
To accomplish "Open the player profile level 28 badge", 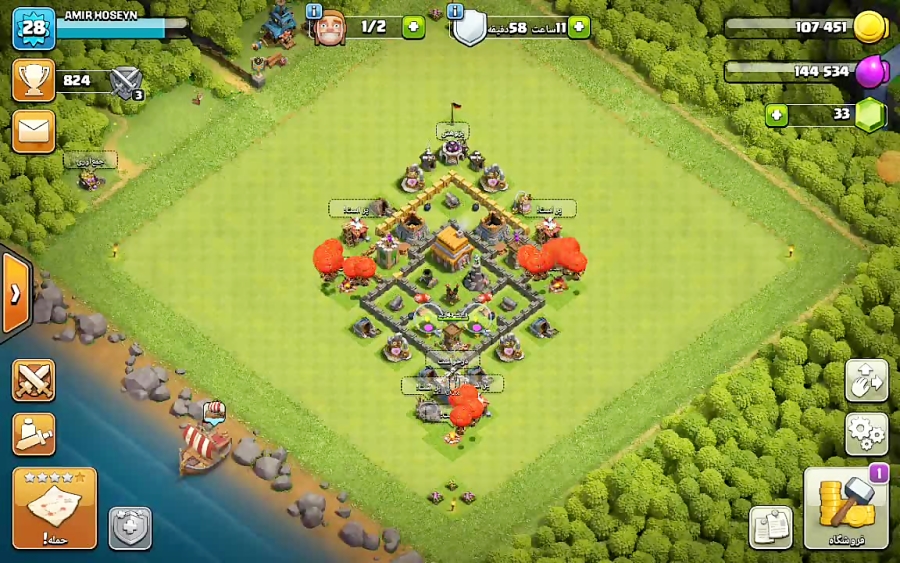I will click(x=33, y=27).
